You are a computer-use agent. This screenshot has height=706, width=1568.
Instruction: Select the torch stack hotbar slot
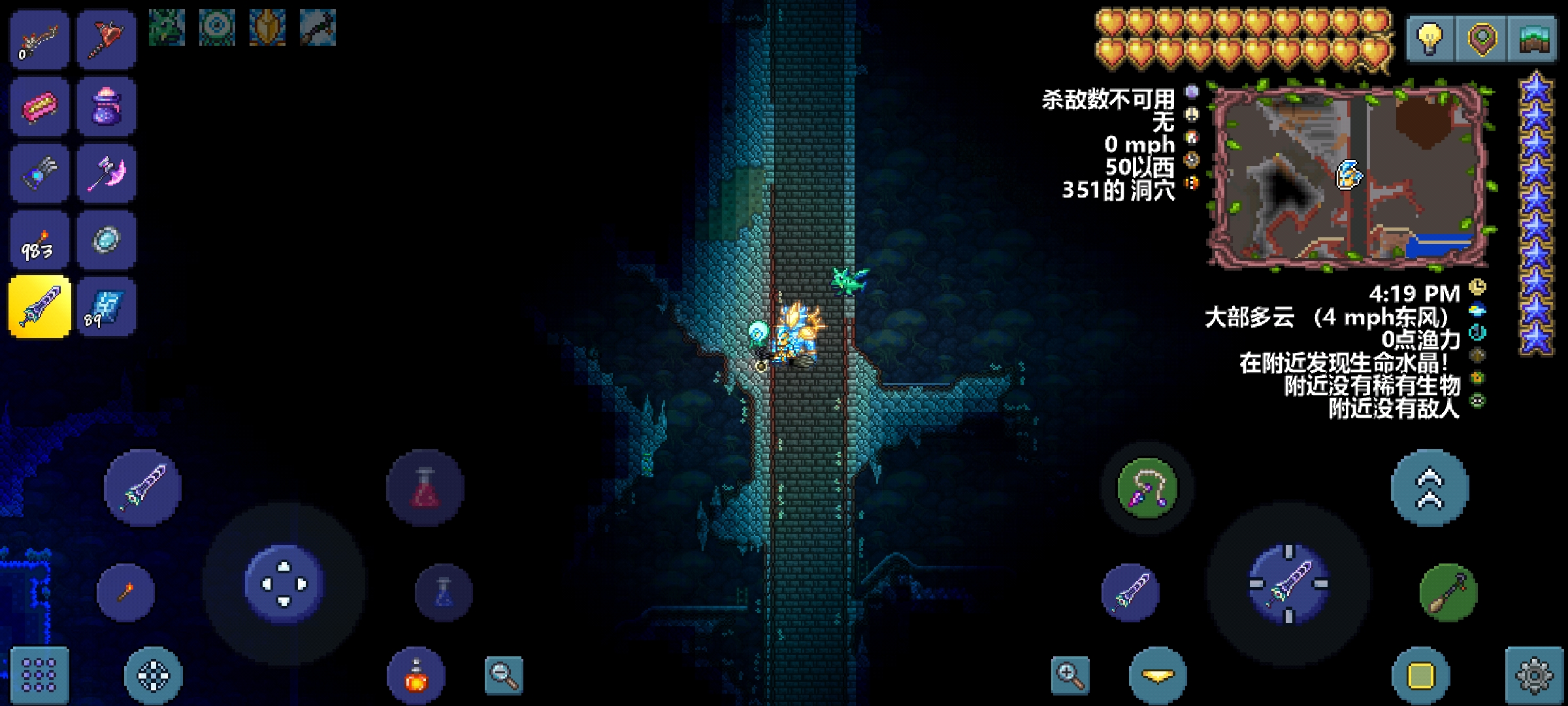pyautogui.click(x=39, y=241)
